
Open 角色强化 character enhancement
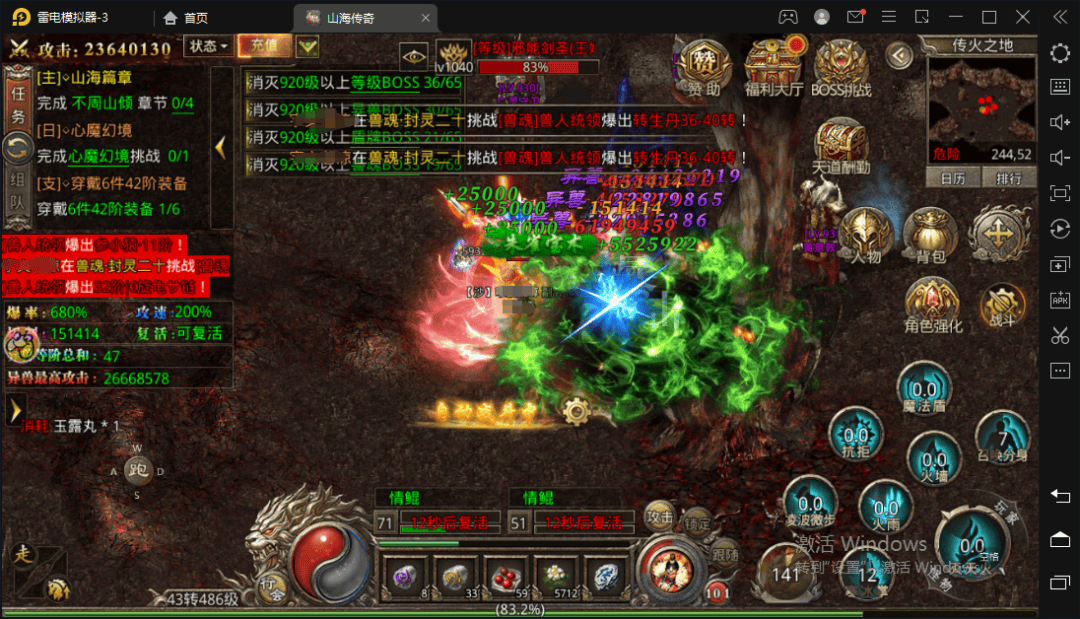(932, 305)
